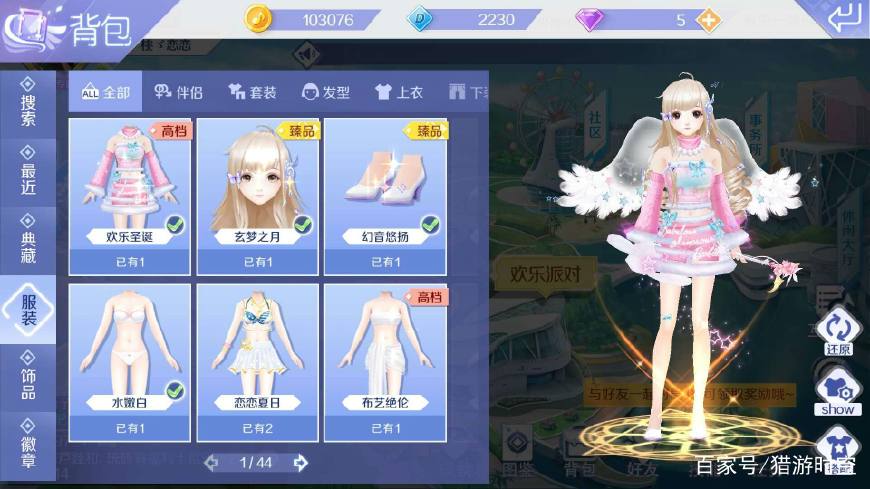The image size is (870, 489).
Task: Switch to the 饰品 accessories sidebar tab
Action: (28, 377)
